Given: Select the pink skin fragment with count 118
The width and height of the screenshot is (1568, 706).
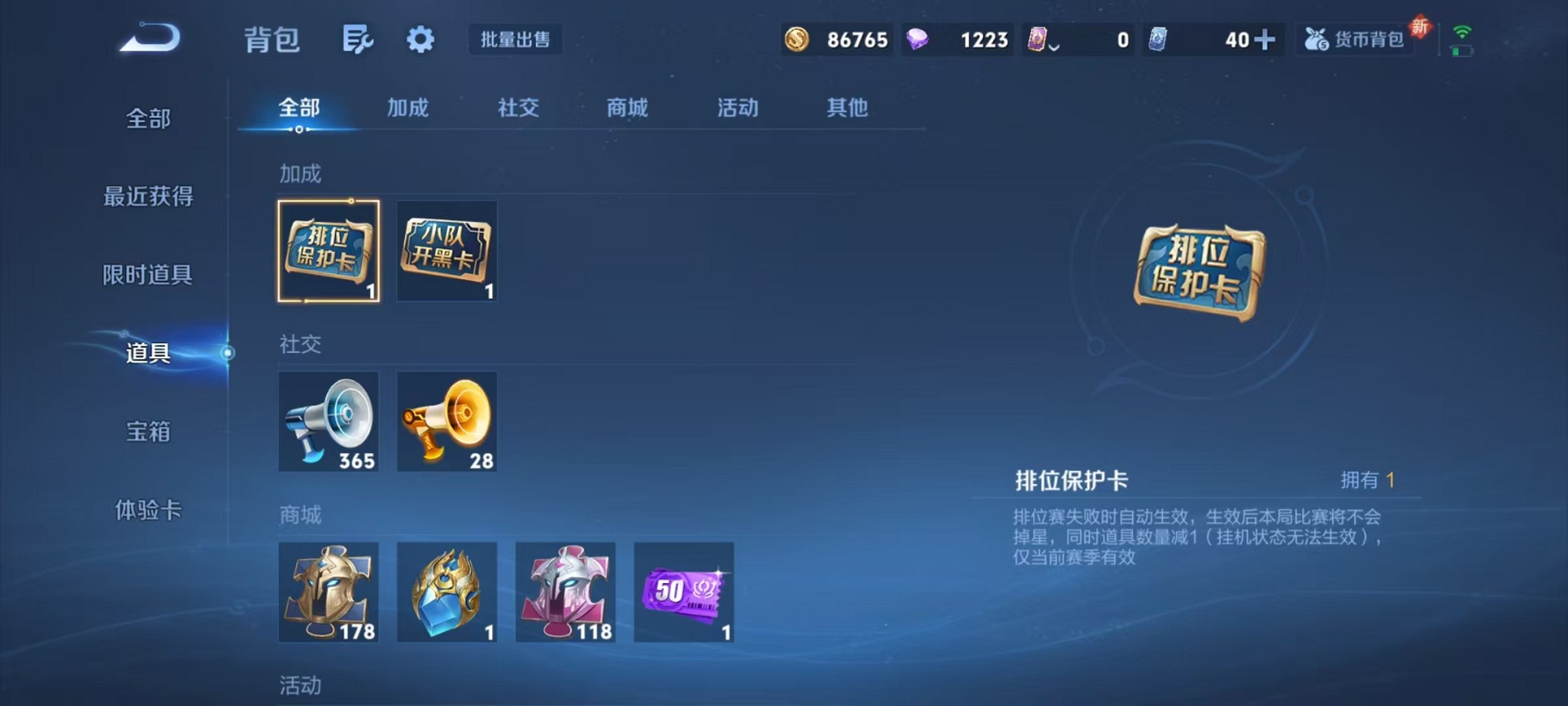Looking at the screenshot, I should 566,593.
